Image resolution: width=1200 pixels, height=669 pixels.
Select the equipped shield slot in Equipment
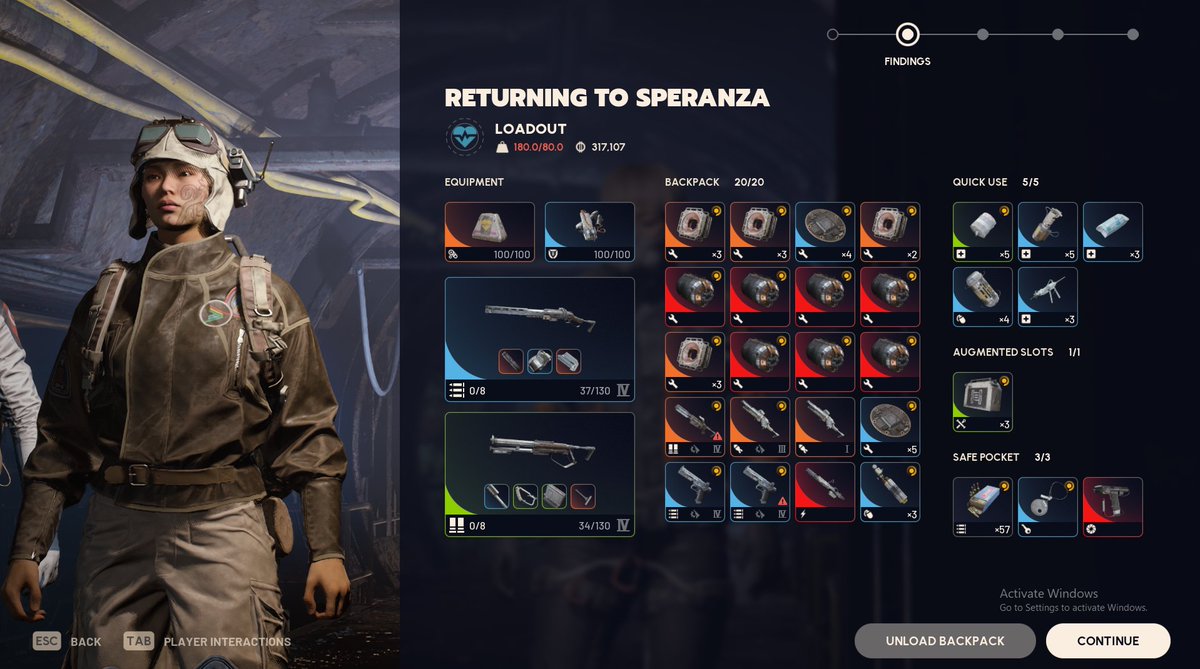(589, 232)
